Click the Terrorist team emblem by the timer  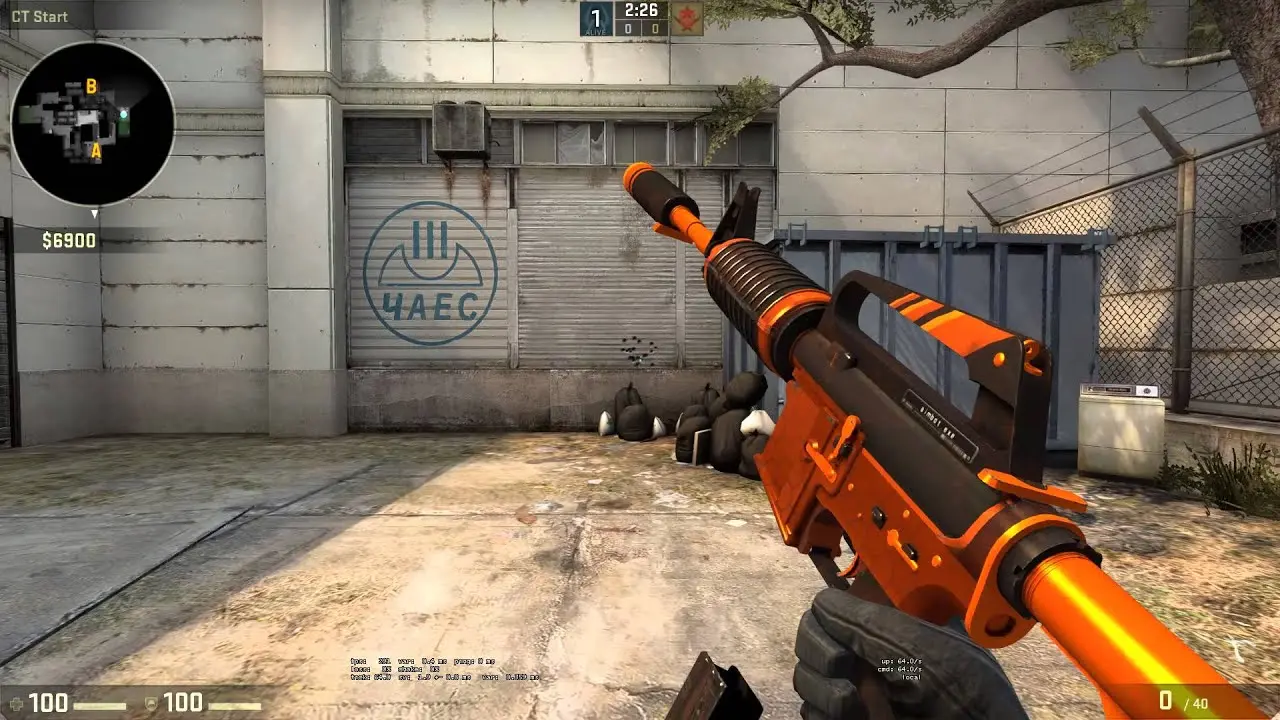pos(686,18)
